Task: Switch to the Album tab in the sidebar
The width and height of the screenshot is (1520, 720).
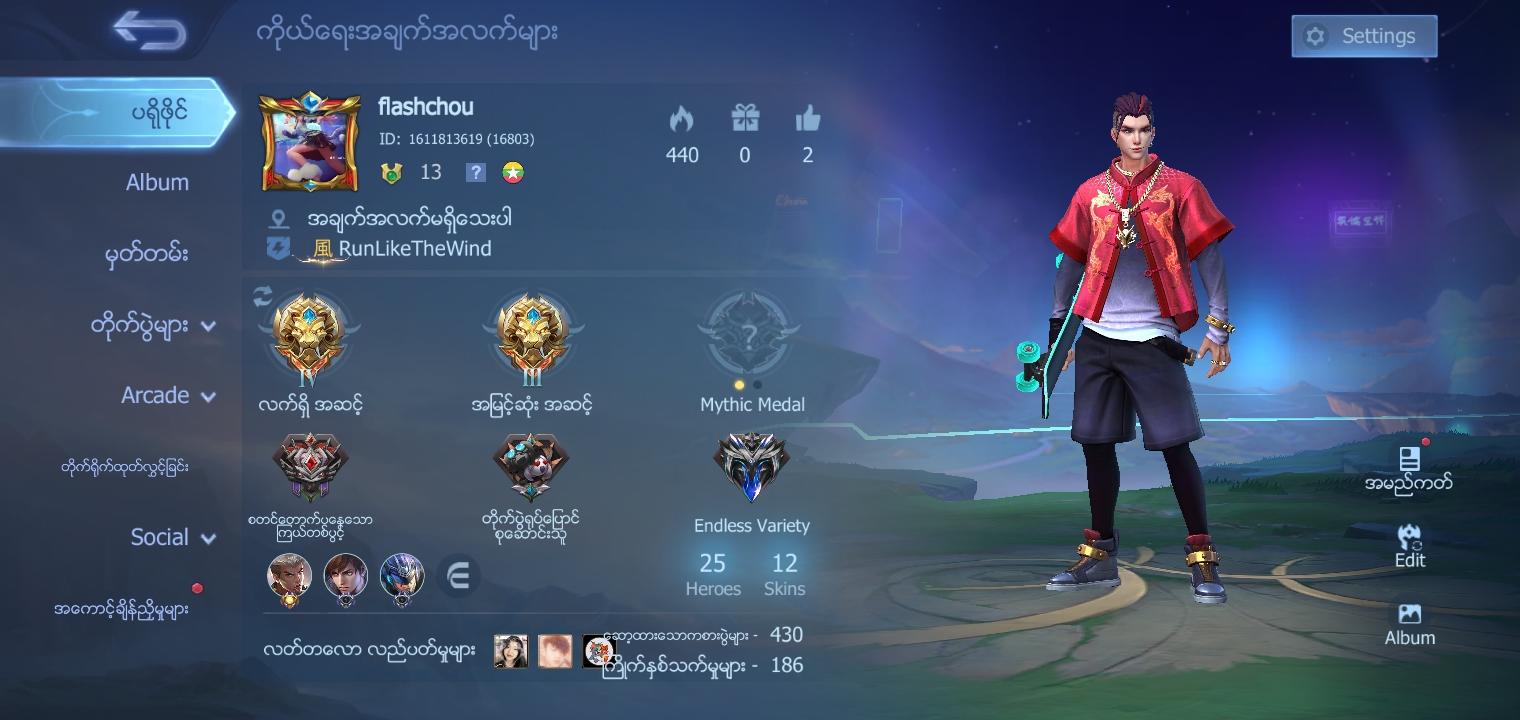Action: click(158, 182)
